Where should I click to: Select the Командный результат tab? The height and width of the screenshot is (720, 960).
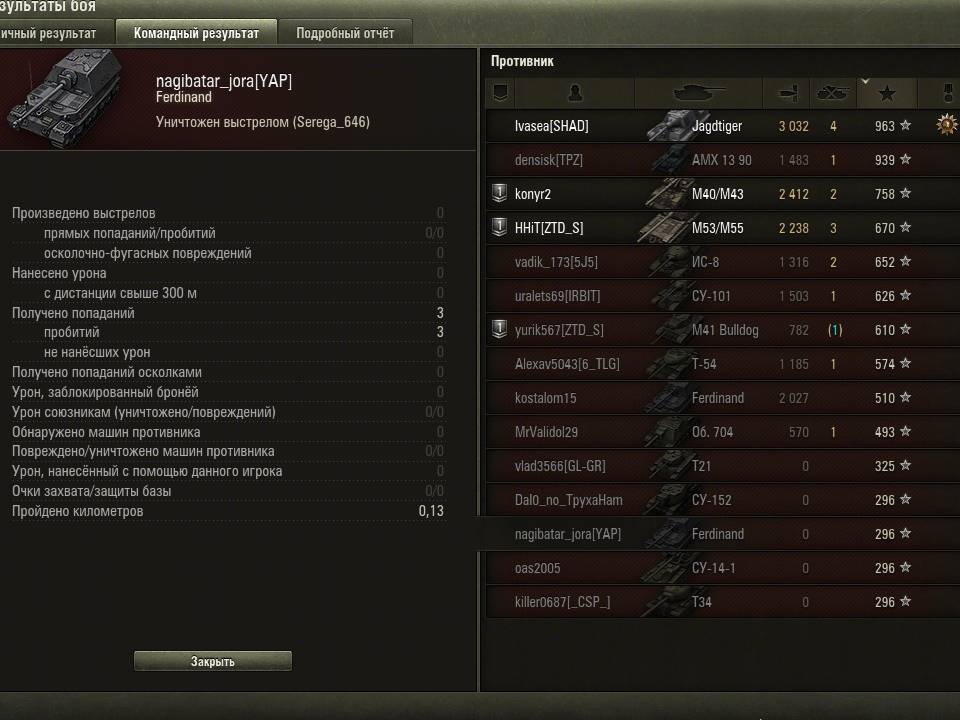pos(196,33)
